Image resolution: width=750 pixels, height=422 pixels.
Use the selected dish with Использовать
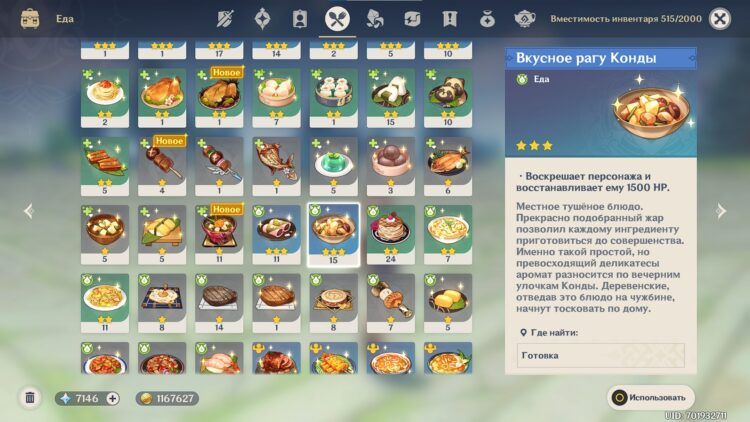[x=650, y=397]
